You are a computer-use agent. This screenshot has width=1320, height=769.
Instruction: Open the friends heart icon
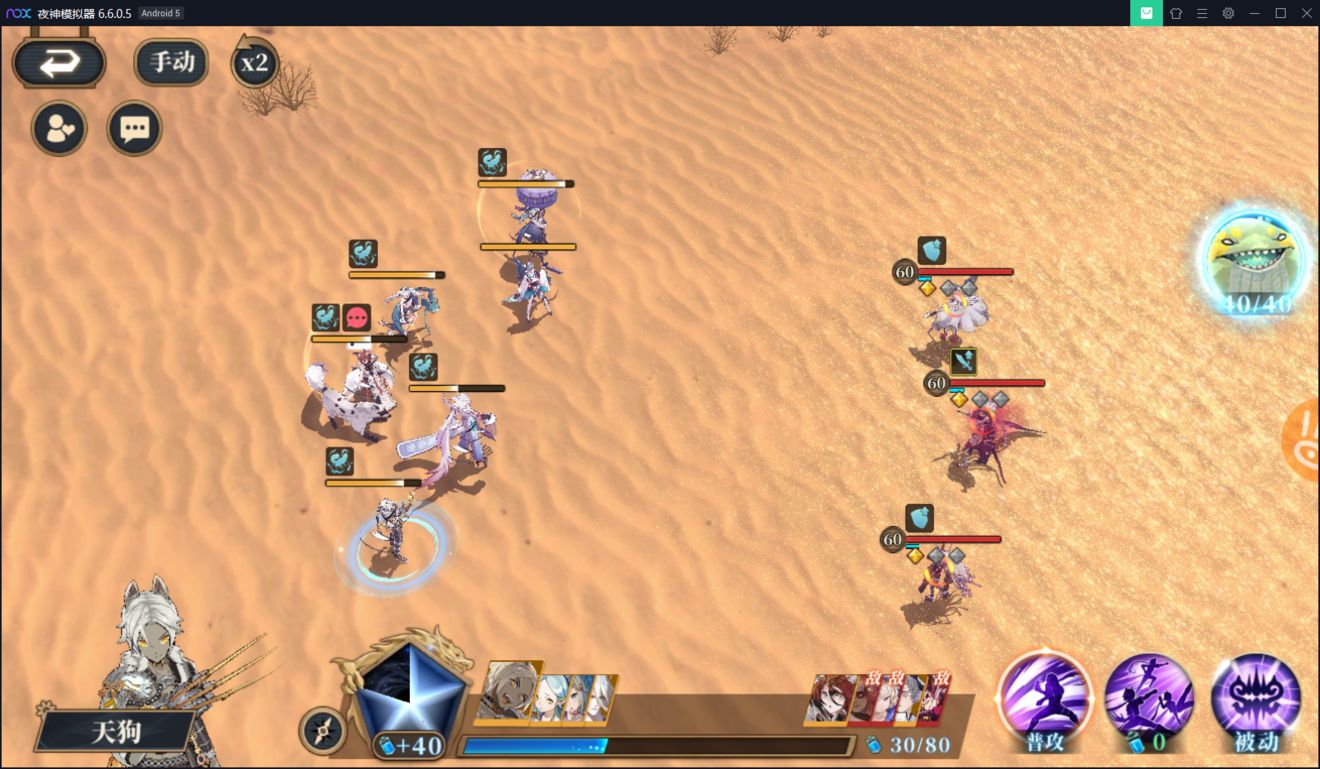pyautogui.click(x=59, y=128)
